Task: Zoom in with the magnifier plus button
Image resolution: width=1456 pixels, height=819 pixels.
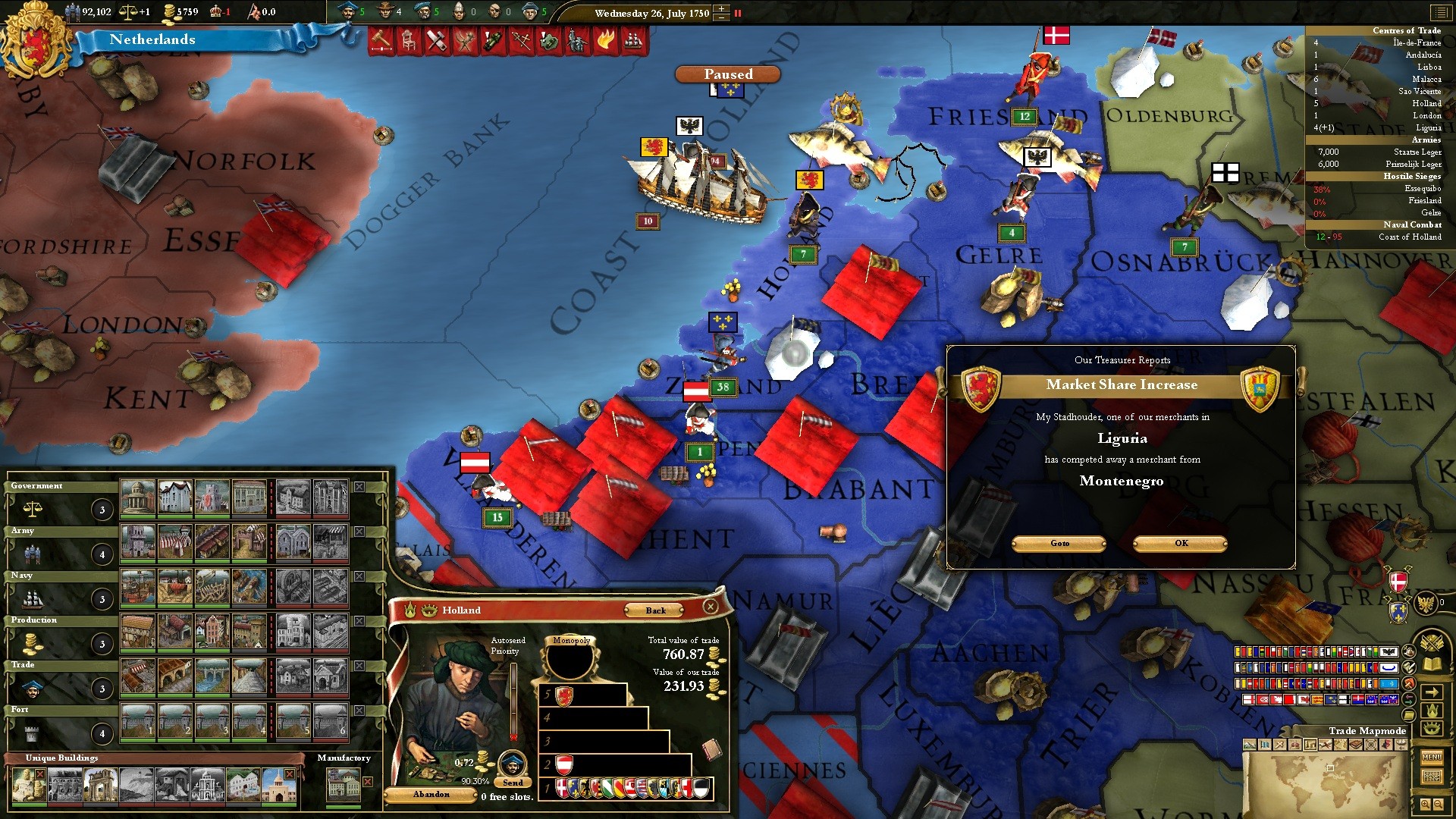Action: (1425, 804)
